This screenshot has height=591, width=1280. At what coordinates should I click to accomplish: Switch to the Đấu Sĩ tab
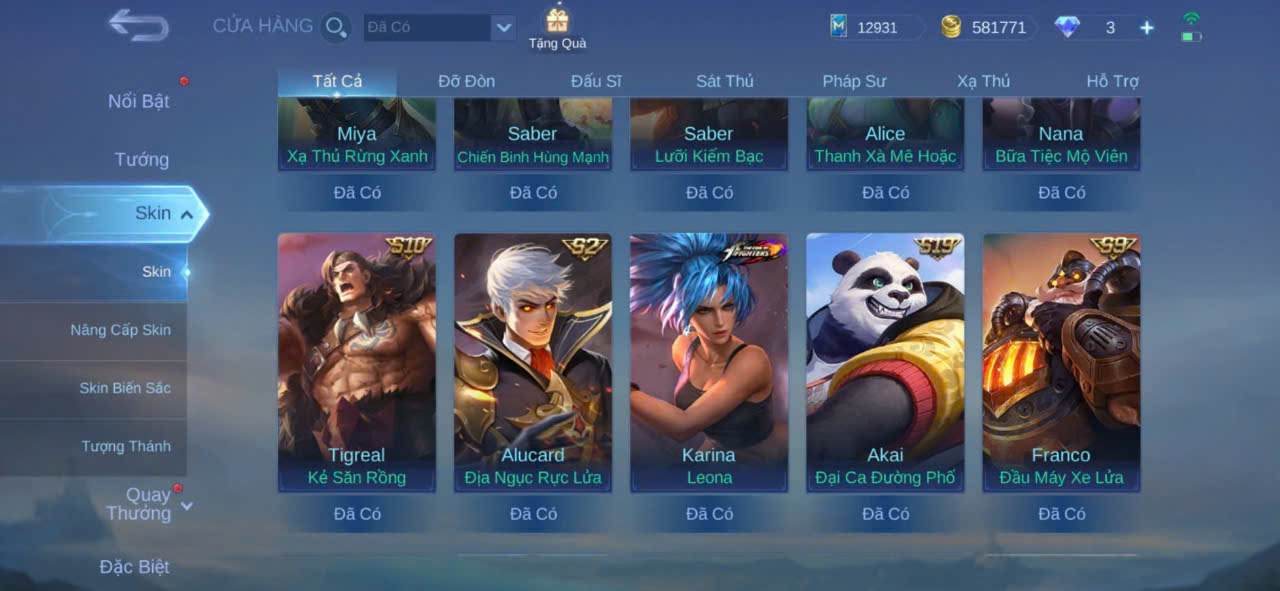click(x=596, y=81)
